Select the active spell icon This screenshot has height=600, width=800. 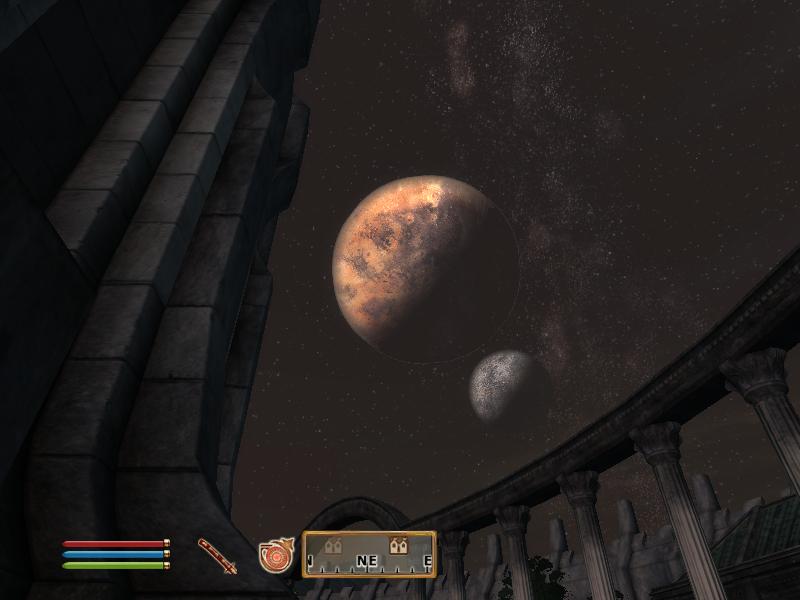(x=274, y=555)
